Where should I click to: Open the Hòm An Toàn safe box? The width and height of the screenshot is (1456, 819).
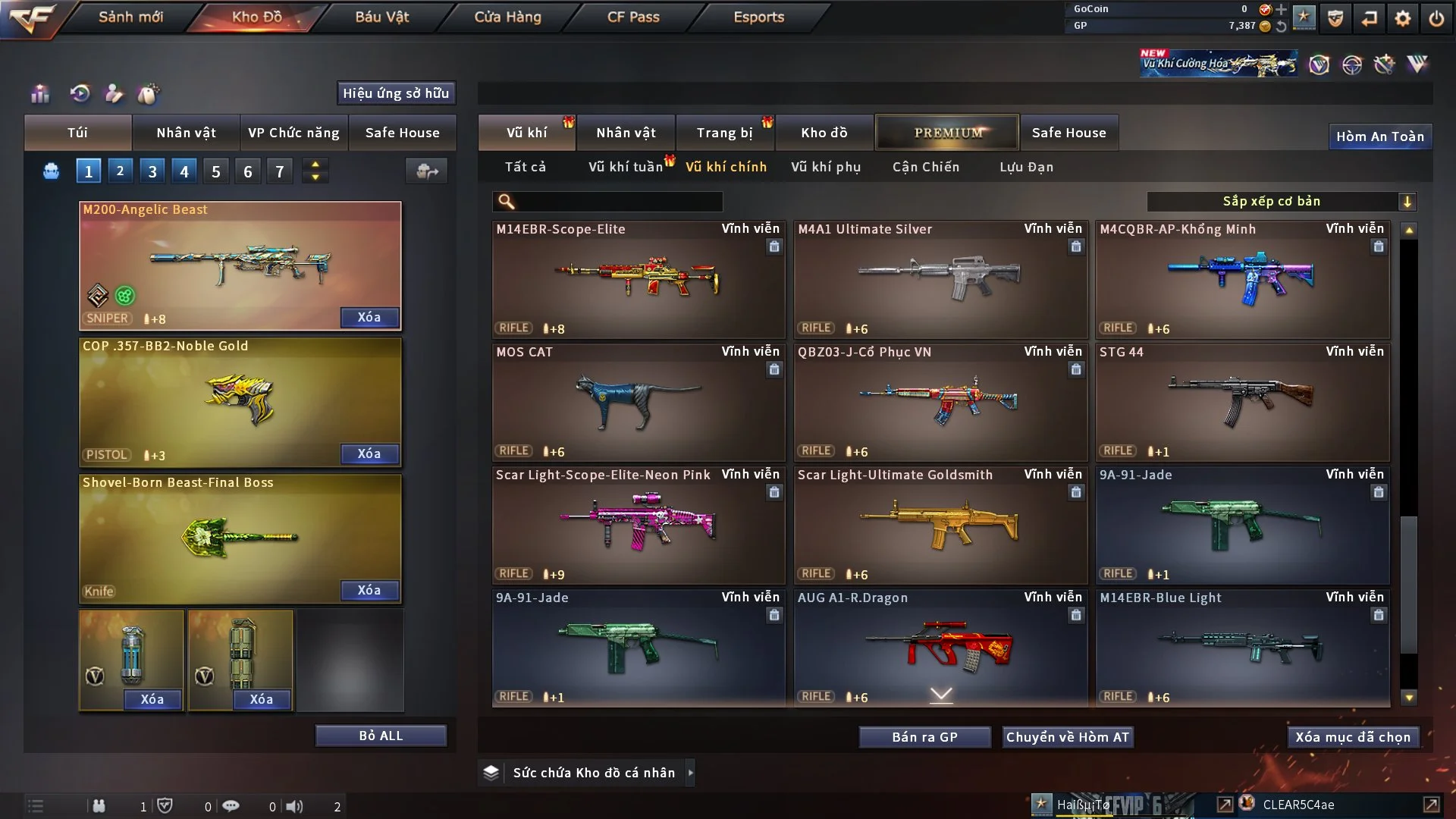(x=1379, y=136)
